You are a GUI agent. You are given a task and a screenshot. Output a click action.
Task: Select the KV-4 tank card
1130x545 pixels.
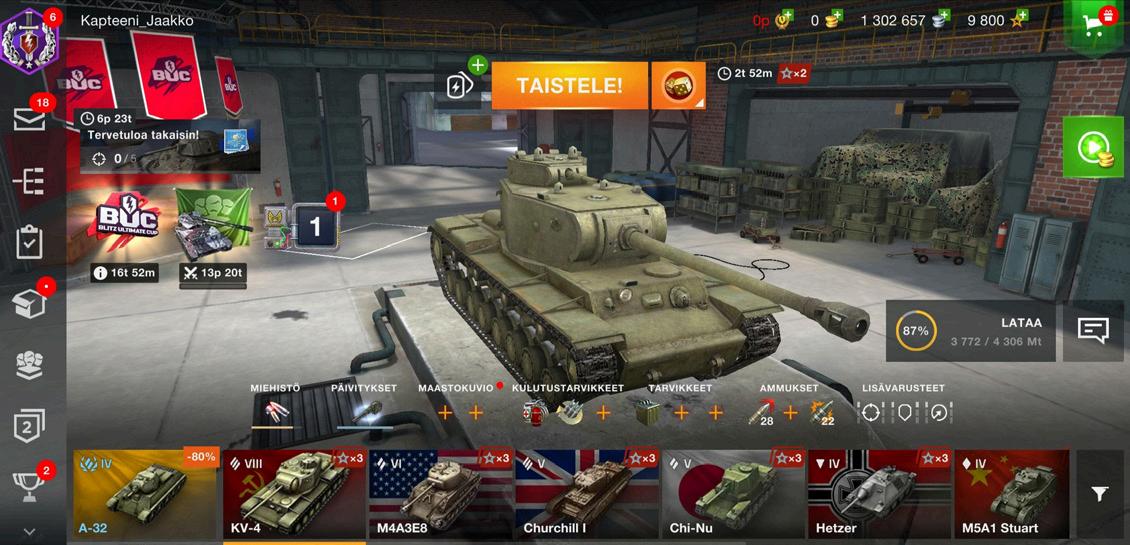coord(294,494)
